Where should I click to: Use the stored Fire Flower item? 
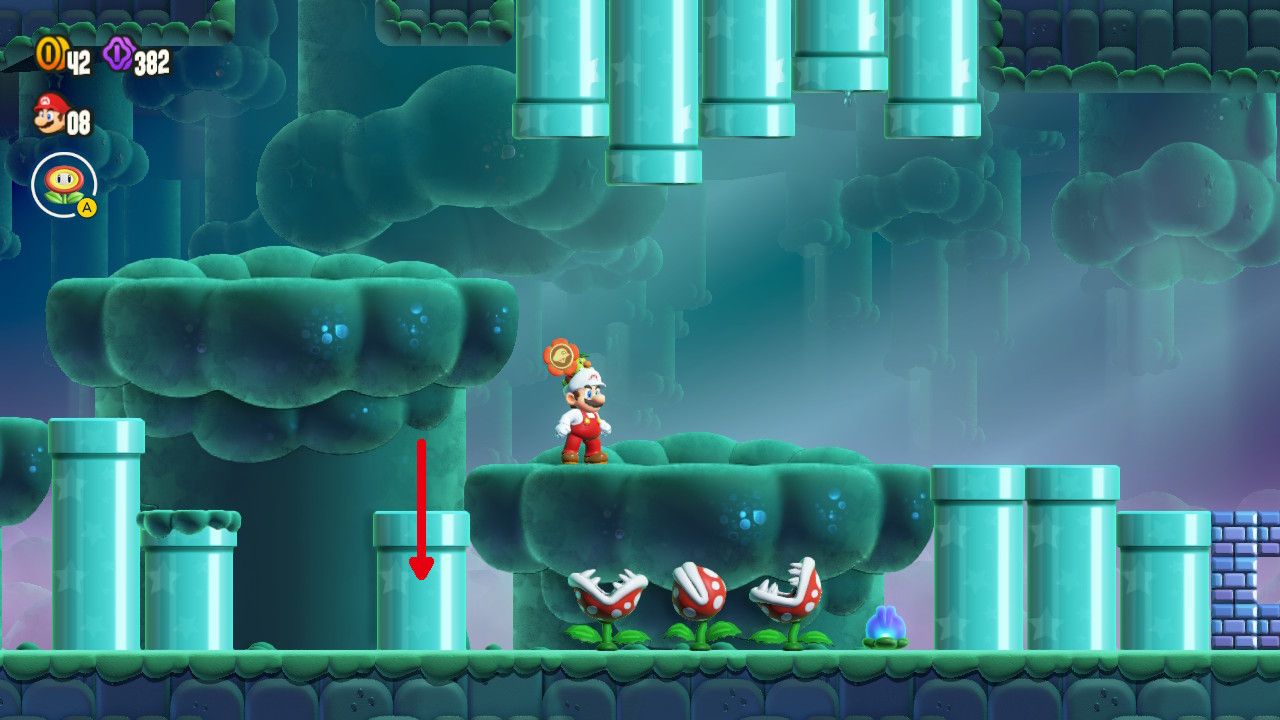(63, 182)
